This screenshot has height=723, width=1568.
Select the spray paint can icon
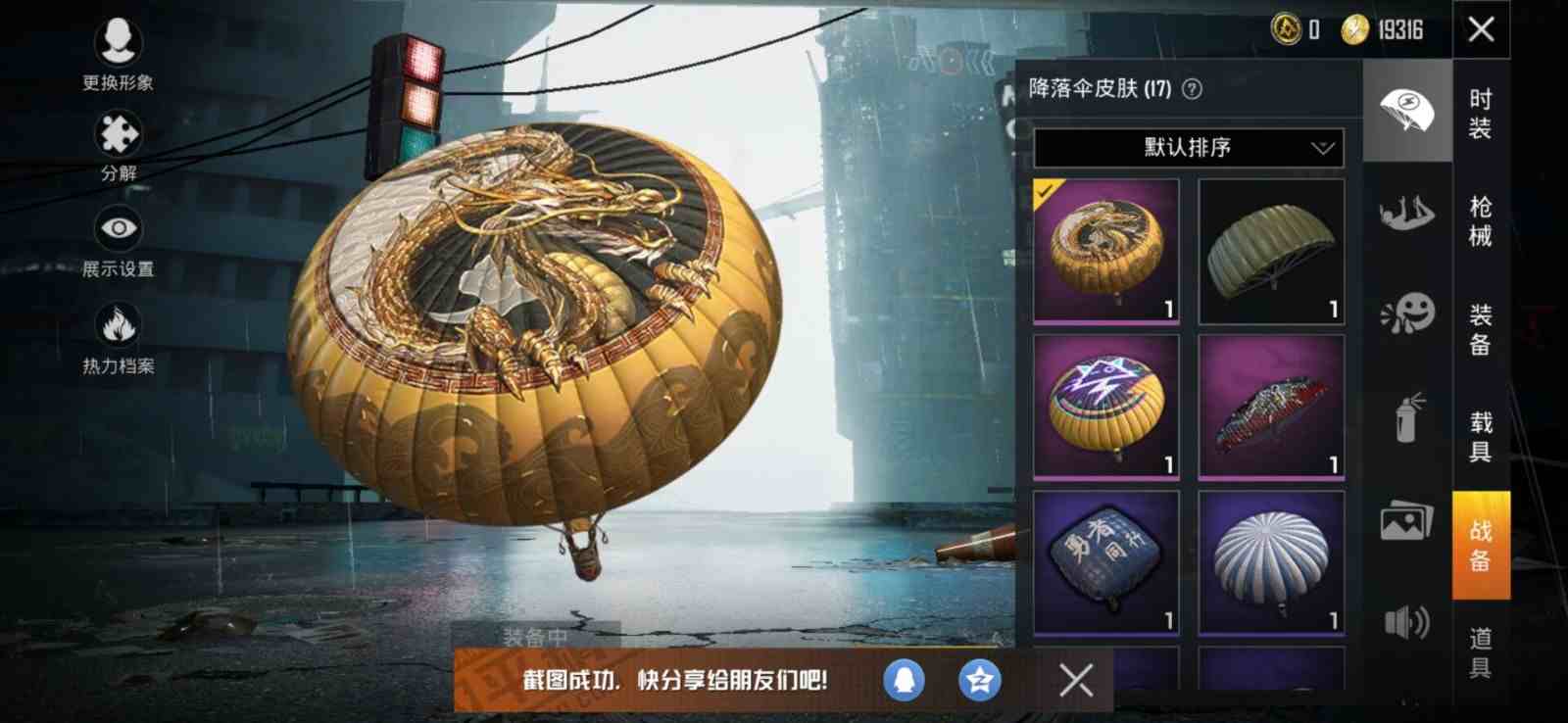pyautogui.click(x=1408, y=417)
